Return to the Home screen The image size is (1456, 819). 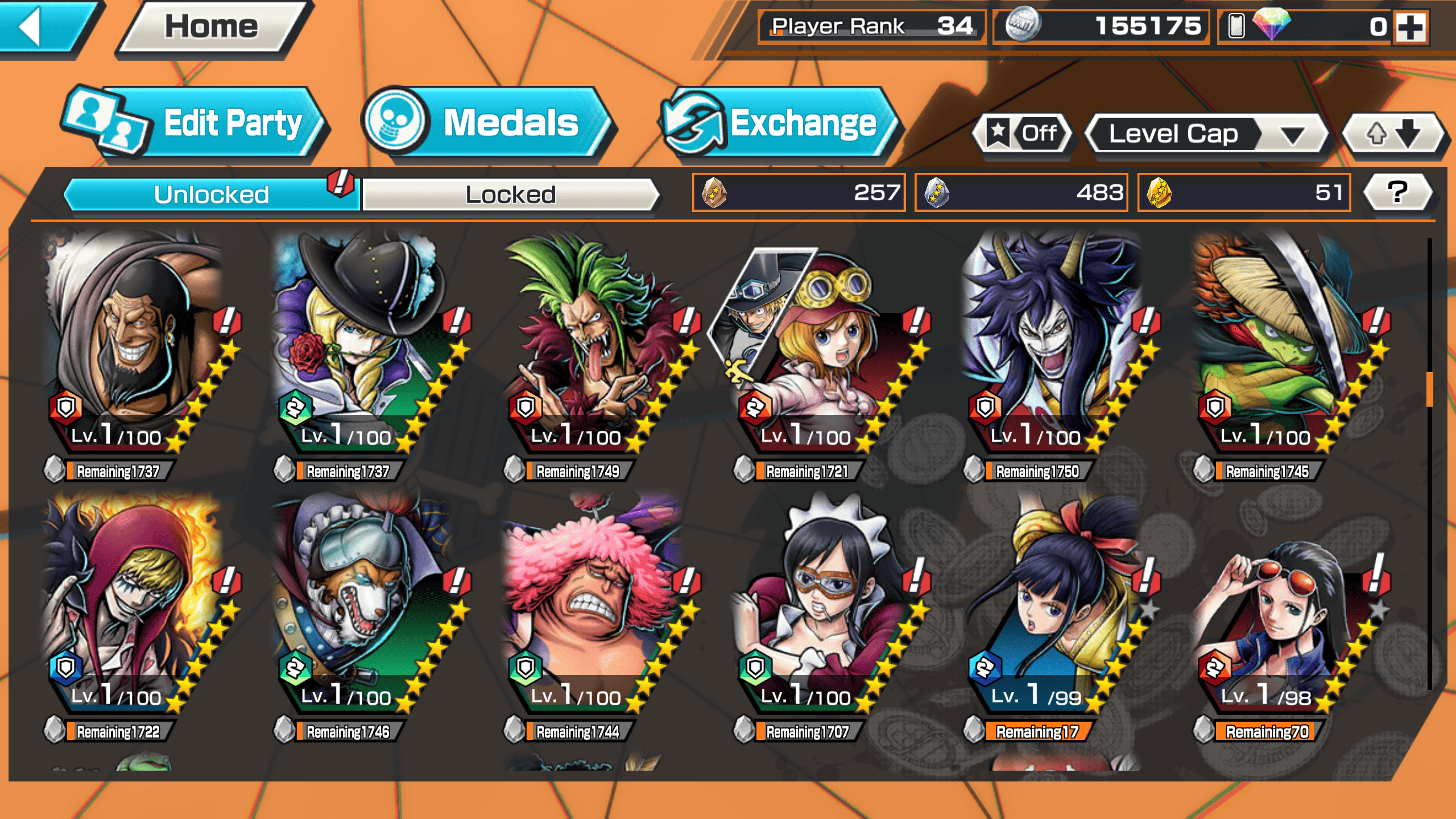coord(212,27)
